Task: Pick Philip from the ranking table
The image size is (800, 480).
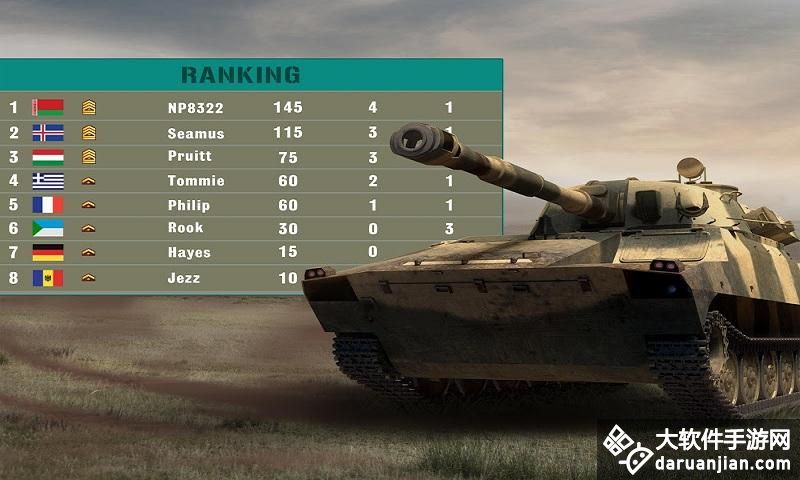Action: coord(190,205)
